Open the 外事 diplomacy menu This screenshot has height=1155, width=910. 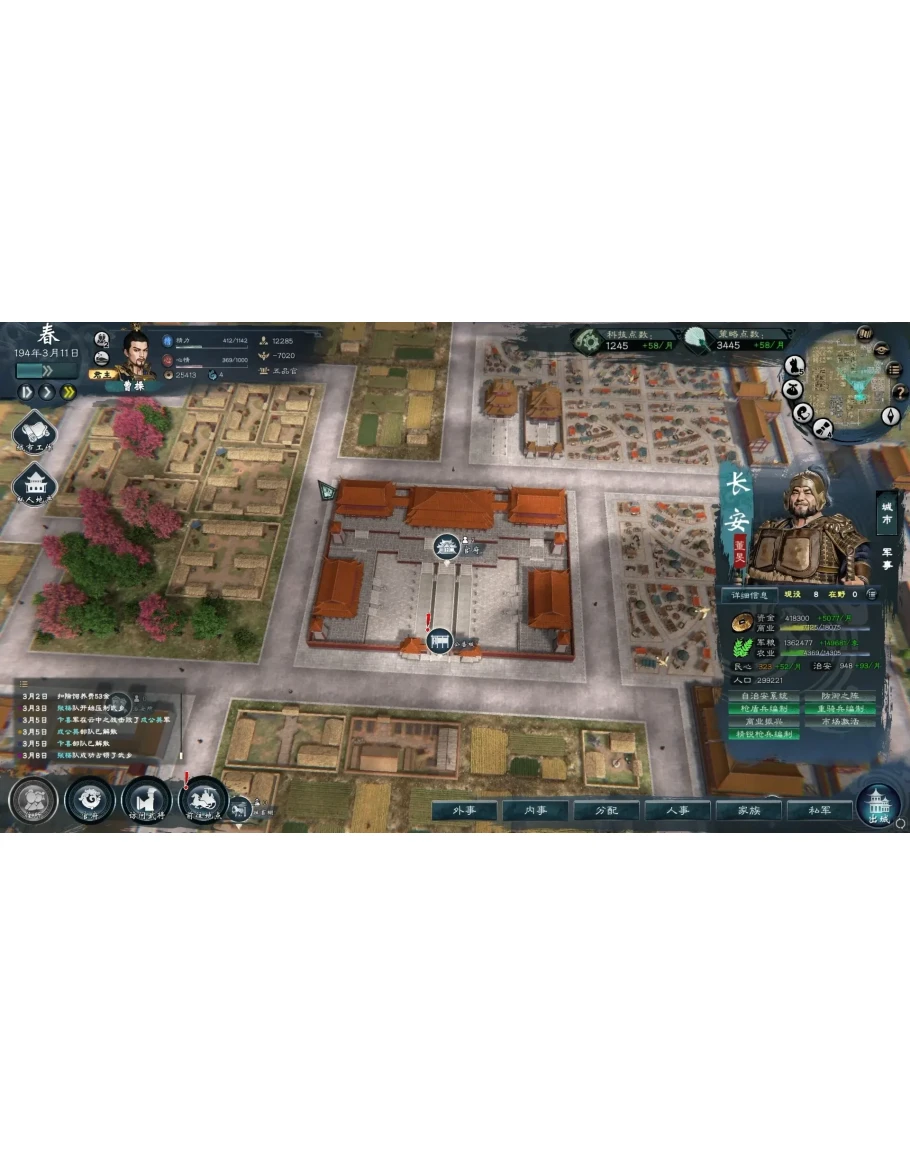465,810
